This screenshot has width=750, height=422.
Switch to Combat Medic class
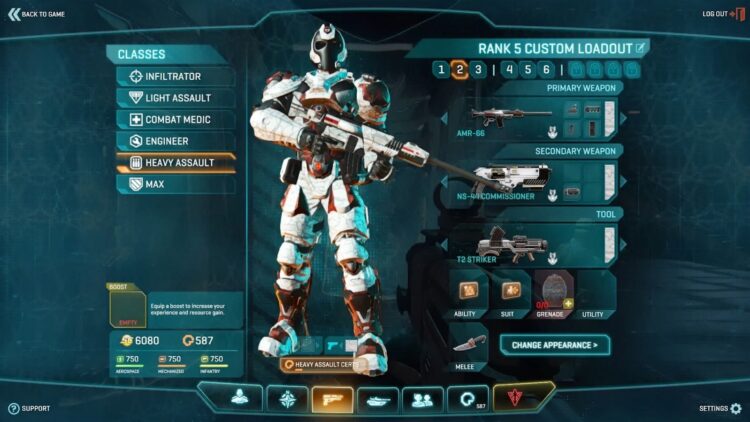click(176, 119)
